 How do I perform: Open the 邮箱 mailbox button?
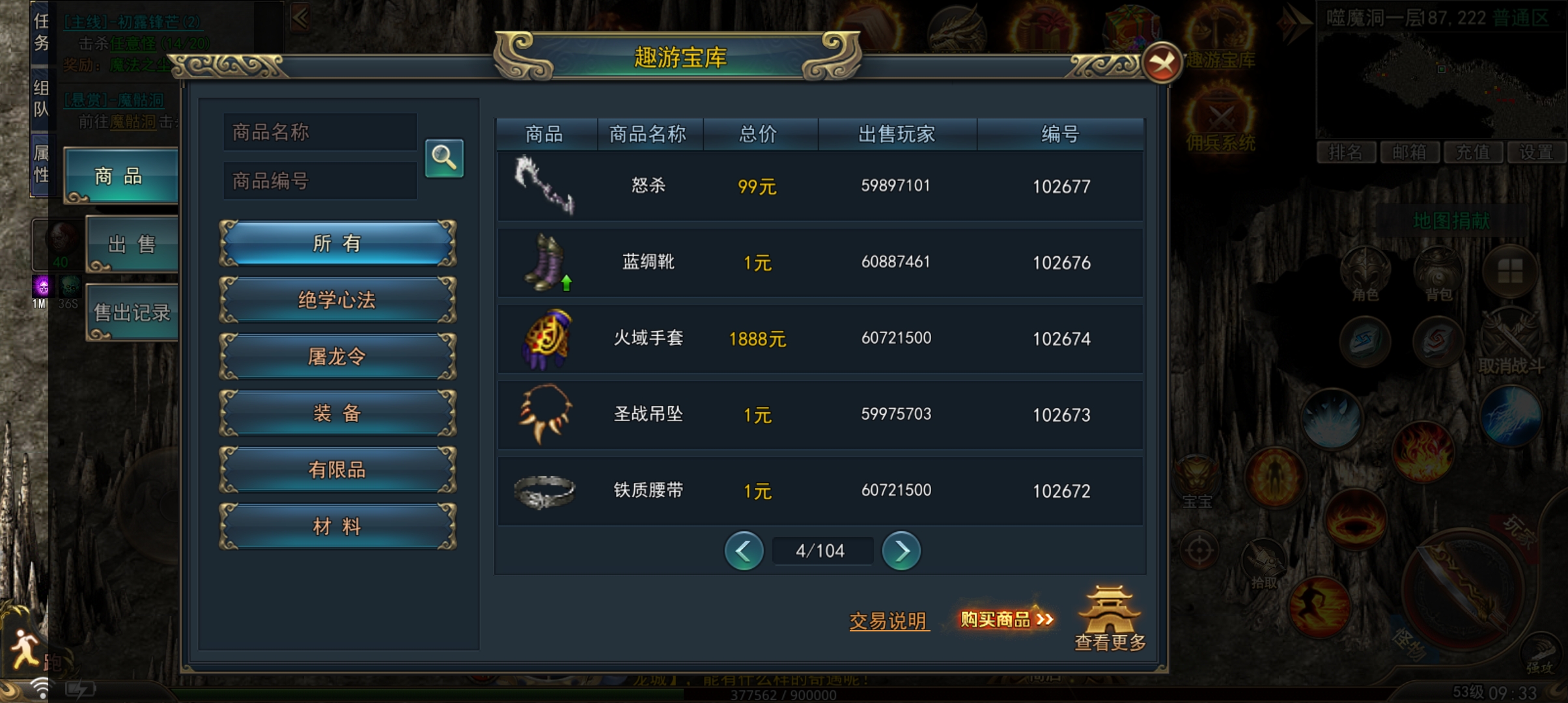(1410, 153)
